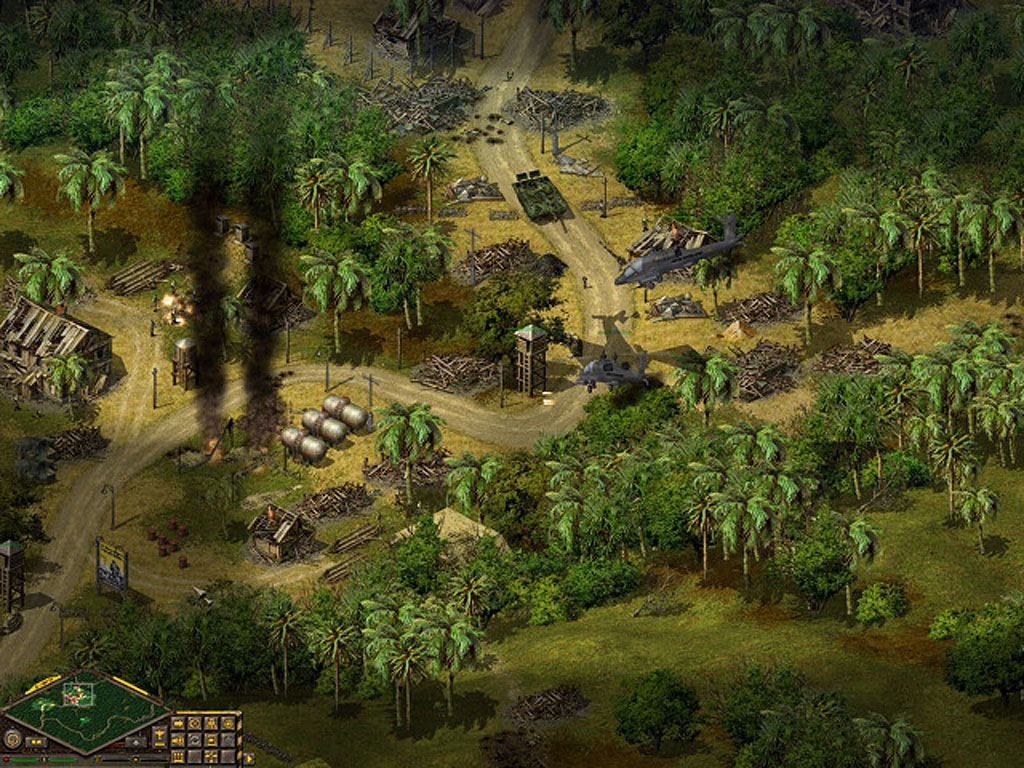The width and height of the screenshot is (1024, 768).
Task: Click the small yellow triangle expand arrow
Action: click(x=248, y=759)
